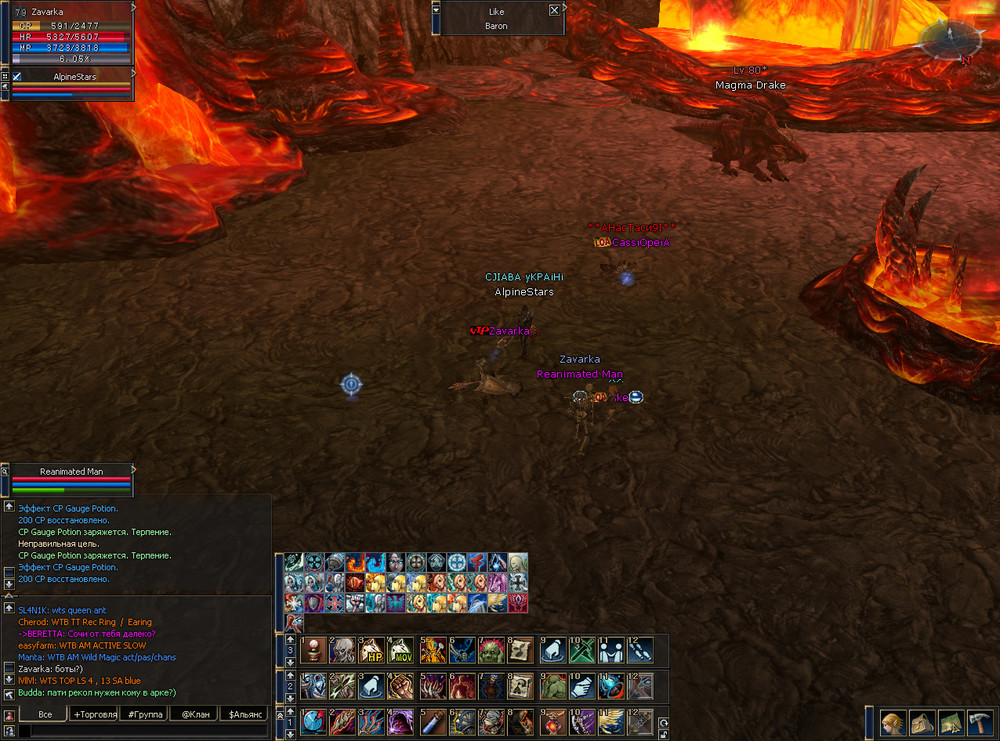This screenshot has width=1000, height=741.
Task: Use the MOV horse-head hotbar skill
Action: (x=401, y=651)
